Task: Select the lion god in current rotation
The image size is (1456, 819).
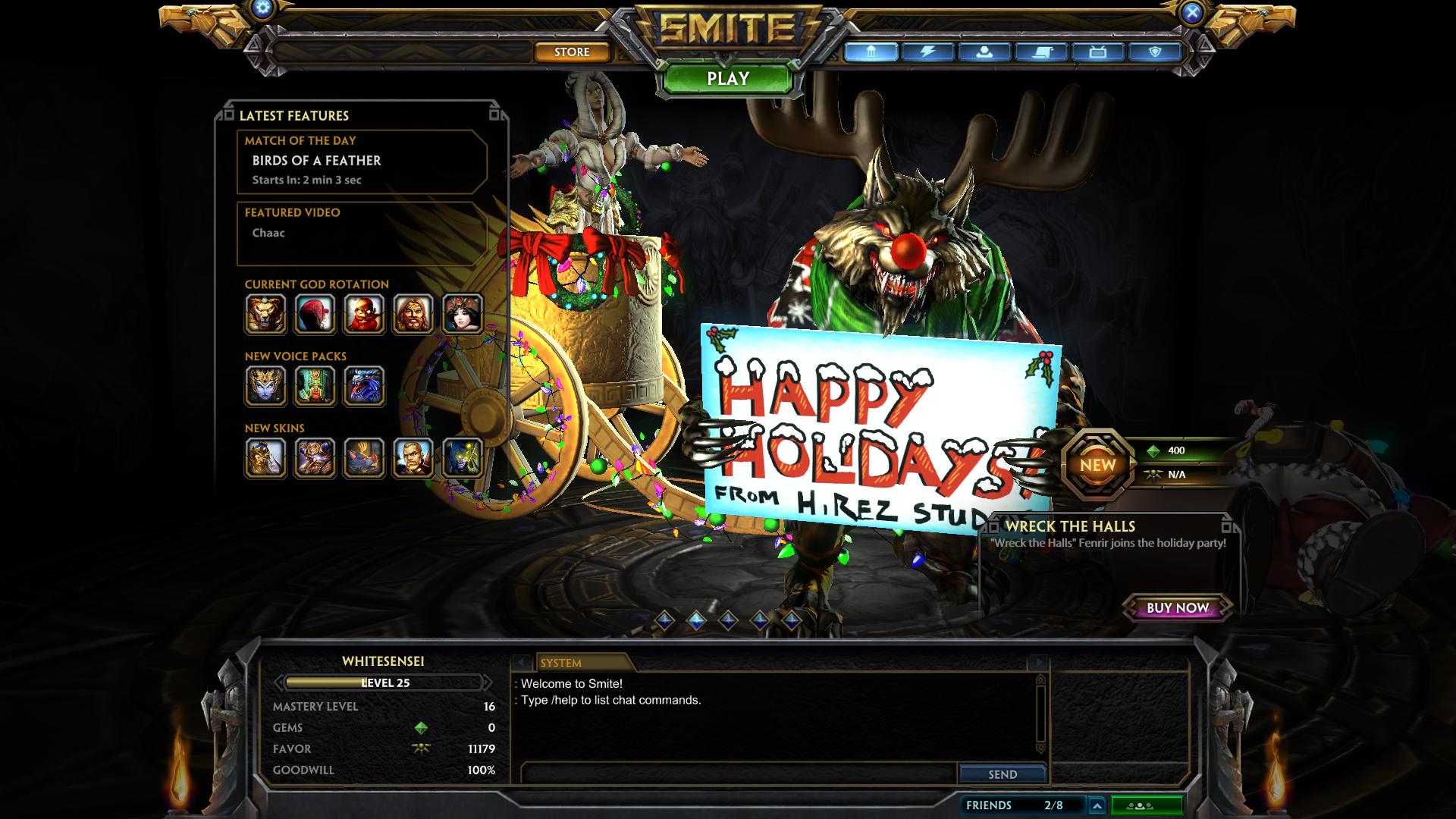Action: 265,314
